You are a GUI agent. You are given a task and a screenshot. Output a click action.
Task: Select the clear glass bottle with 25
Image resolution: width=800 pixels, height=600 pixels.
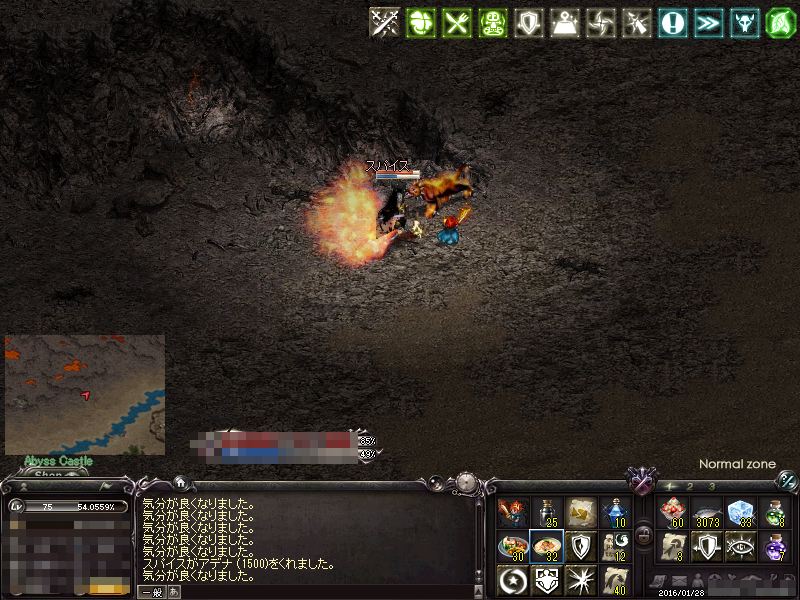[547, 513]
